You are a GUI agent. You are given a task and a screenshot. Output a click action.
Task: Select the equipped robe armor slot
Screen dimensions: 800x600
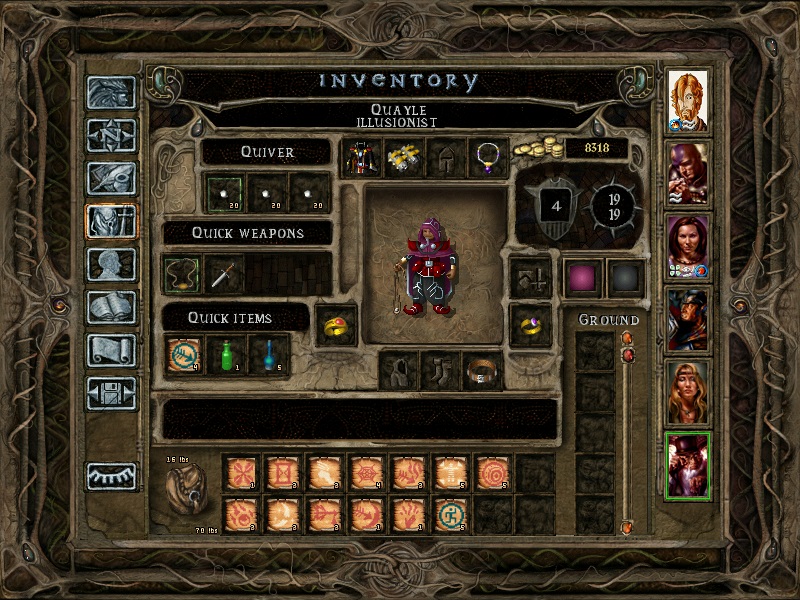[x=359, y=157]
